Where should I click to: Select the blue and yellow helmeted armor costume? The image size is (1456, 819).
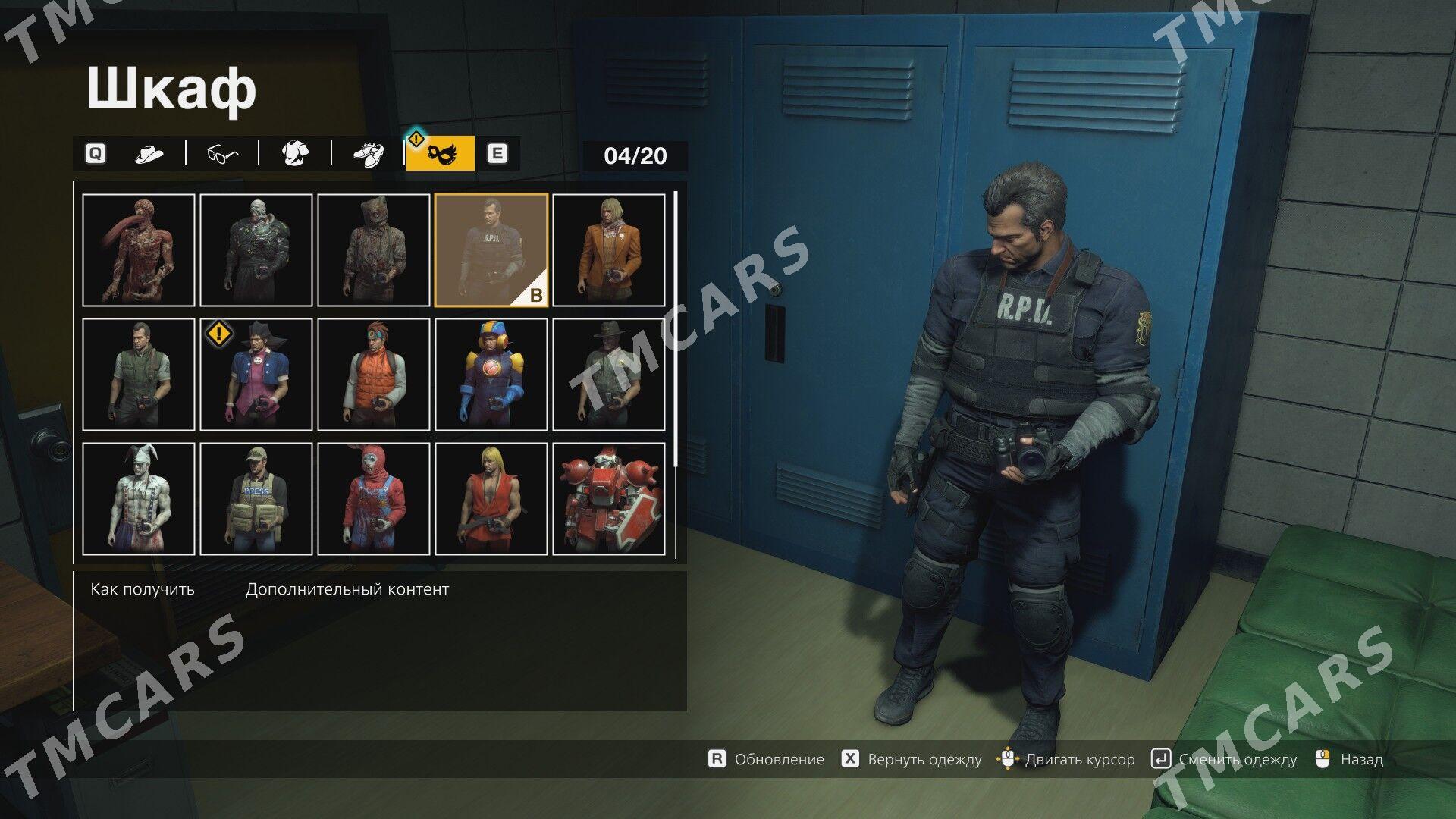[x=491, y=375]
